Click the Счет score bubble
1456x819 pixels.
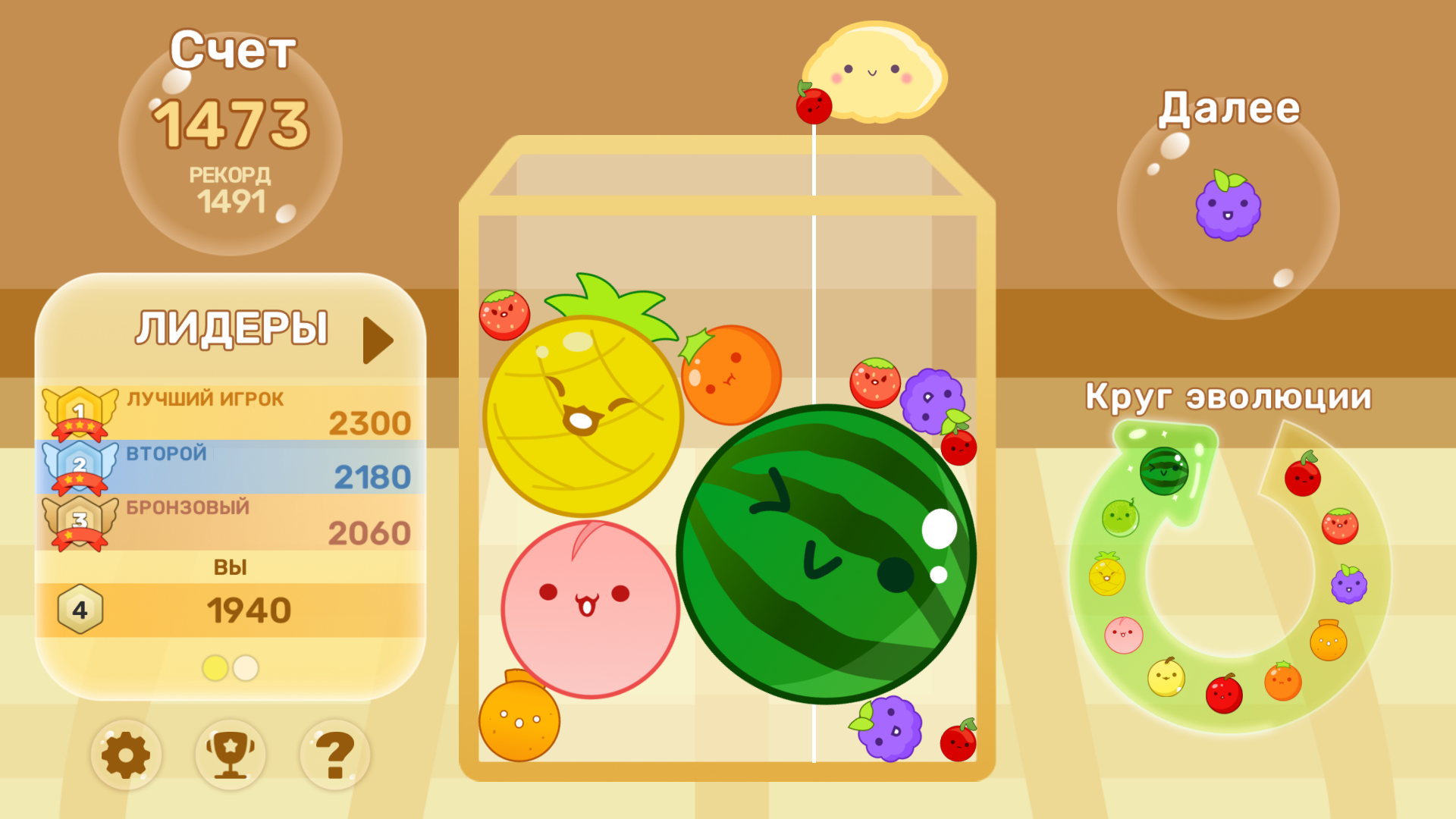click(231, 148)
